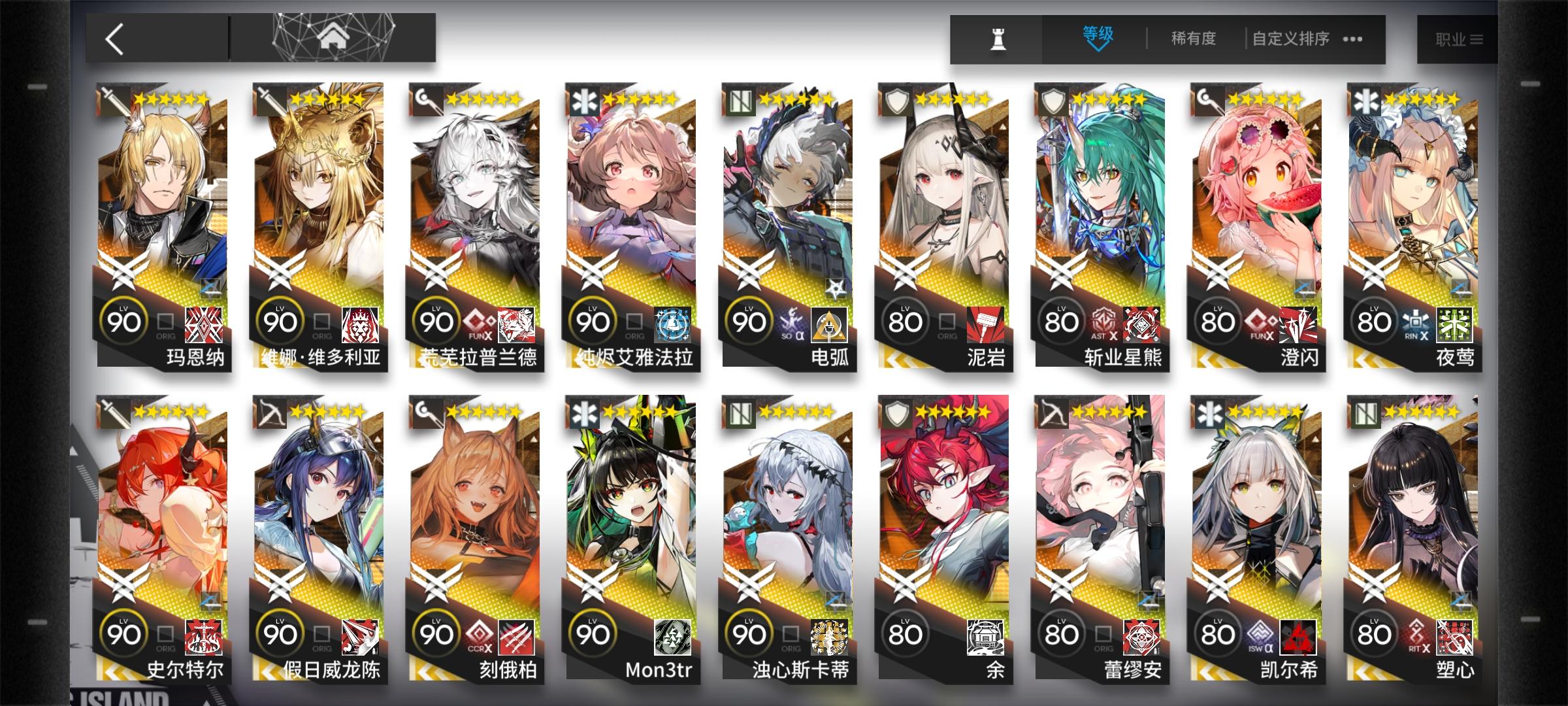The image size is (1568, 706).
Task: Click the home icon in the top bar
Action: pyautogui.click(x=335, y=38)
